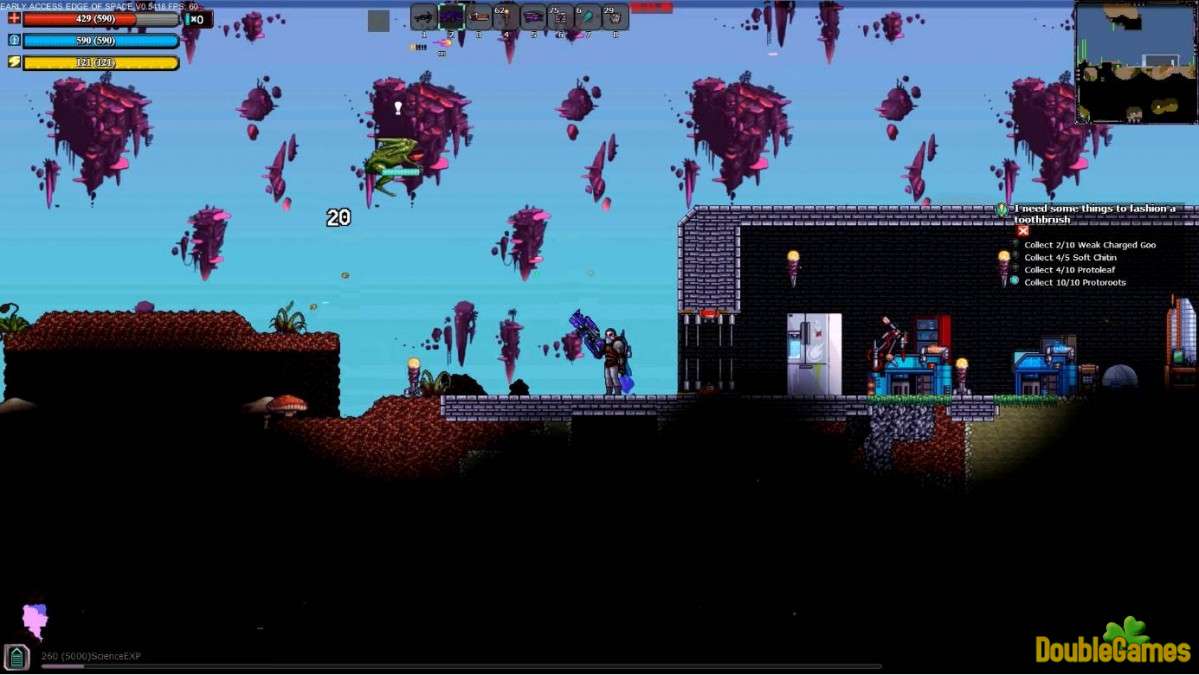This screenshot has width=1199, height=675.
Task: Select the teal crystal item in slot 7
Action: [588, 17]
